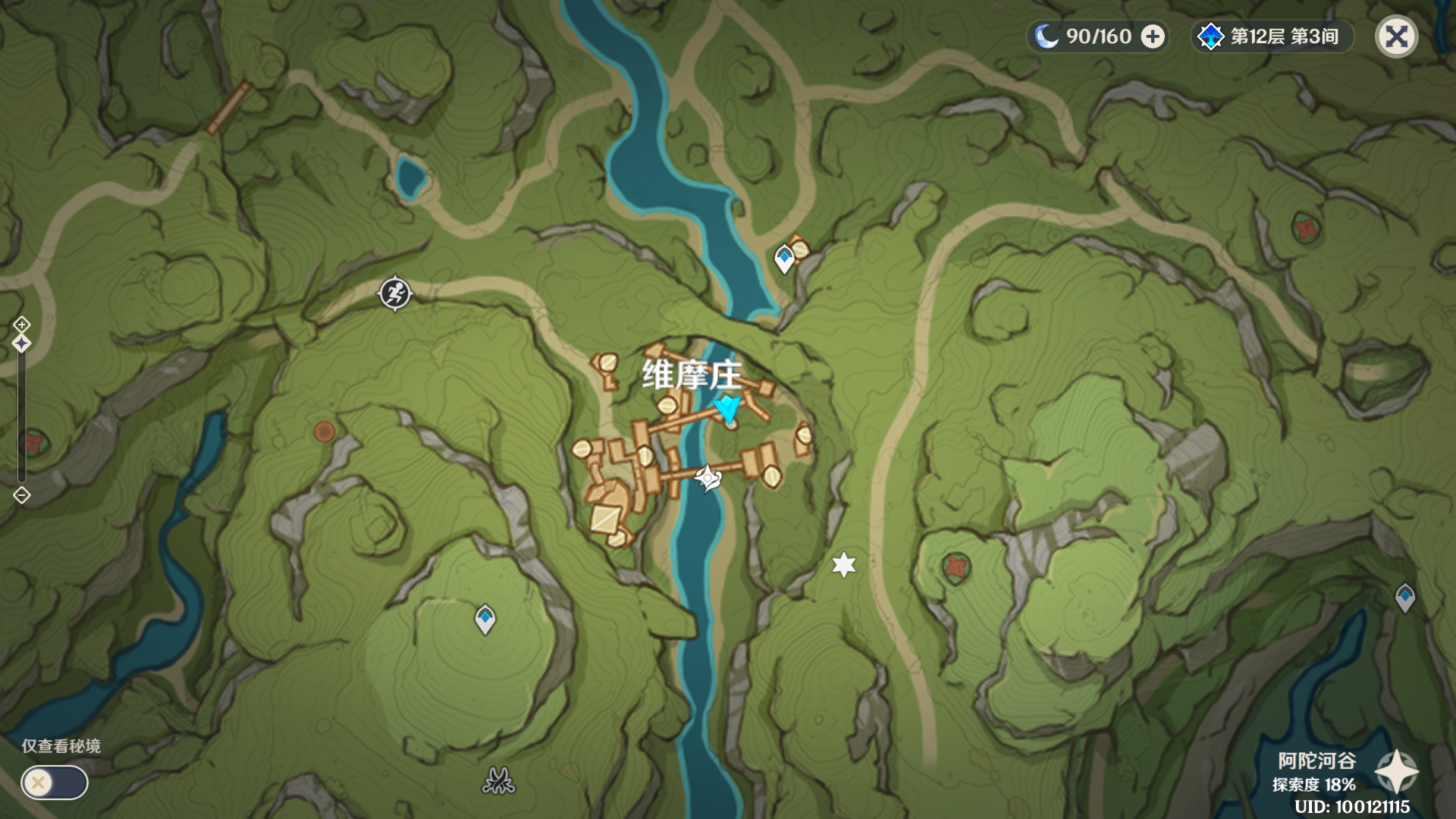Select the running figure challenge marker
This screenshot has height=819, width=1456.
pyautogui.click(x=394, y=293)
